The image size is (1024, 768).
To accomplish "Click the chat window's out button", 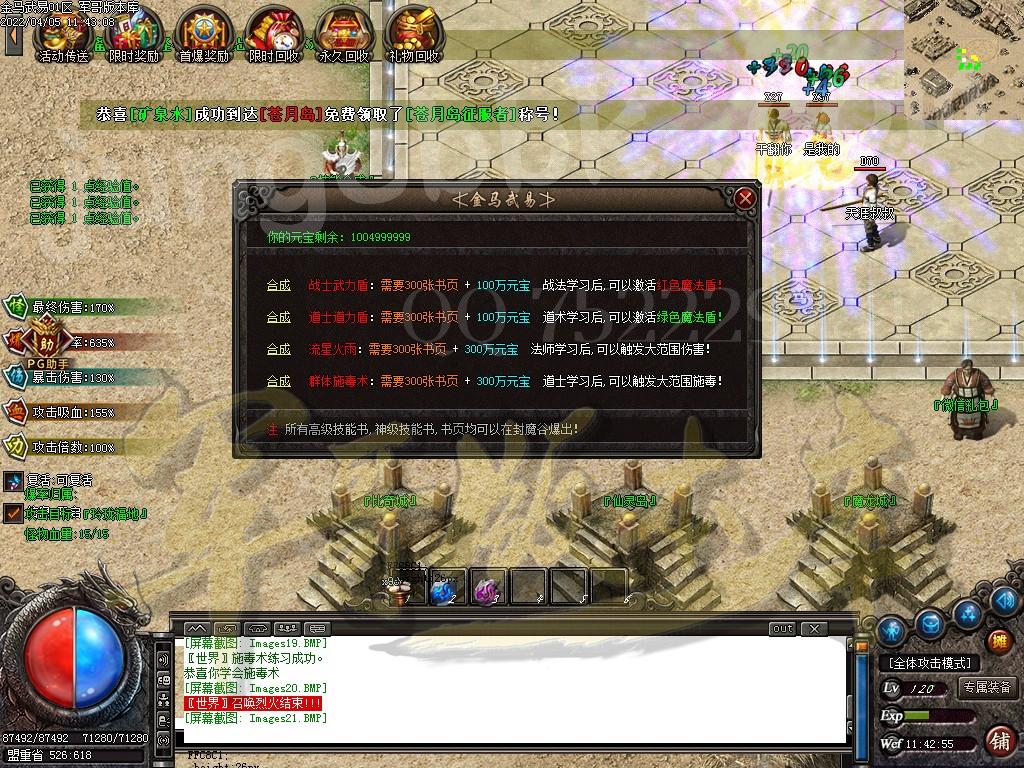I will click(782, 629).
